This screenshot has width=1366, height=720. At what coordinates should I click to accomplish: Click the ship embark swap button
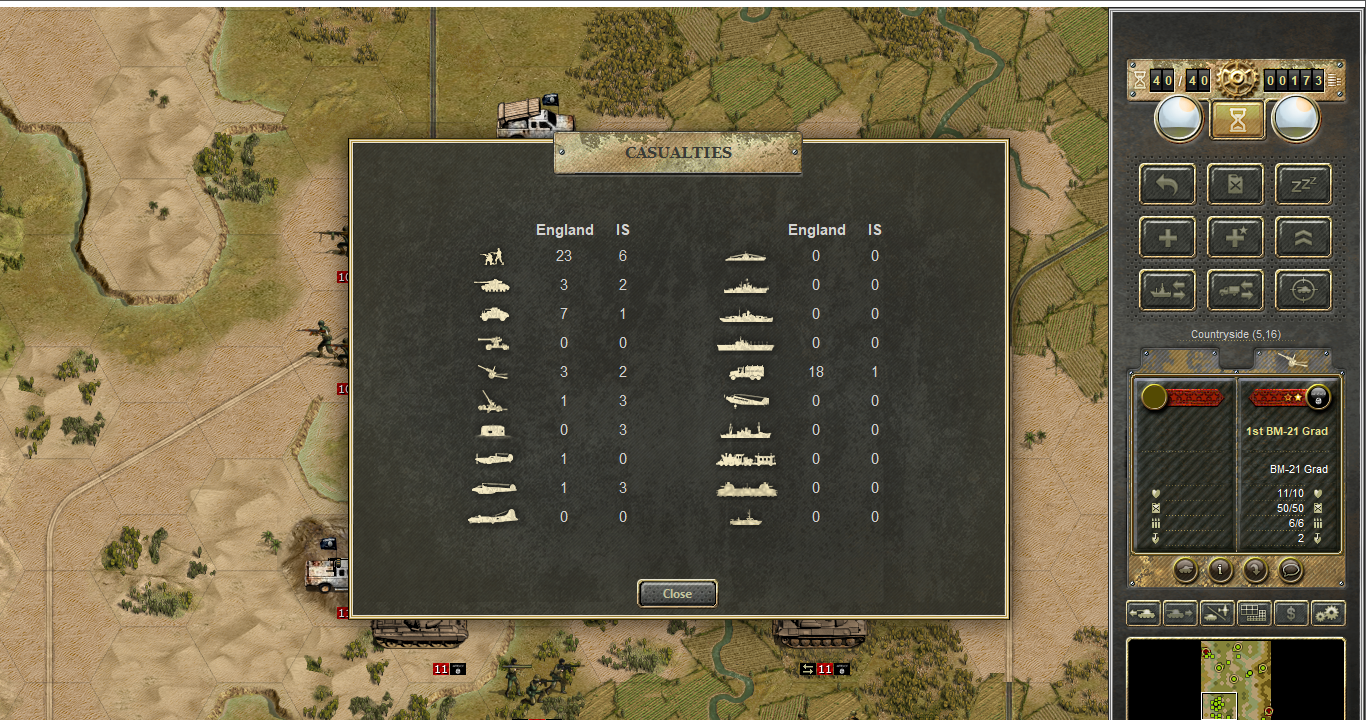click(x=1167, y=290)
